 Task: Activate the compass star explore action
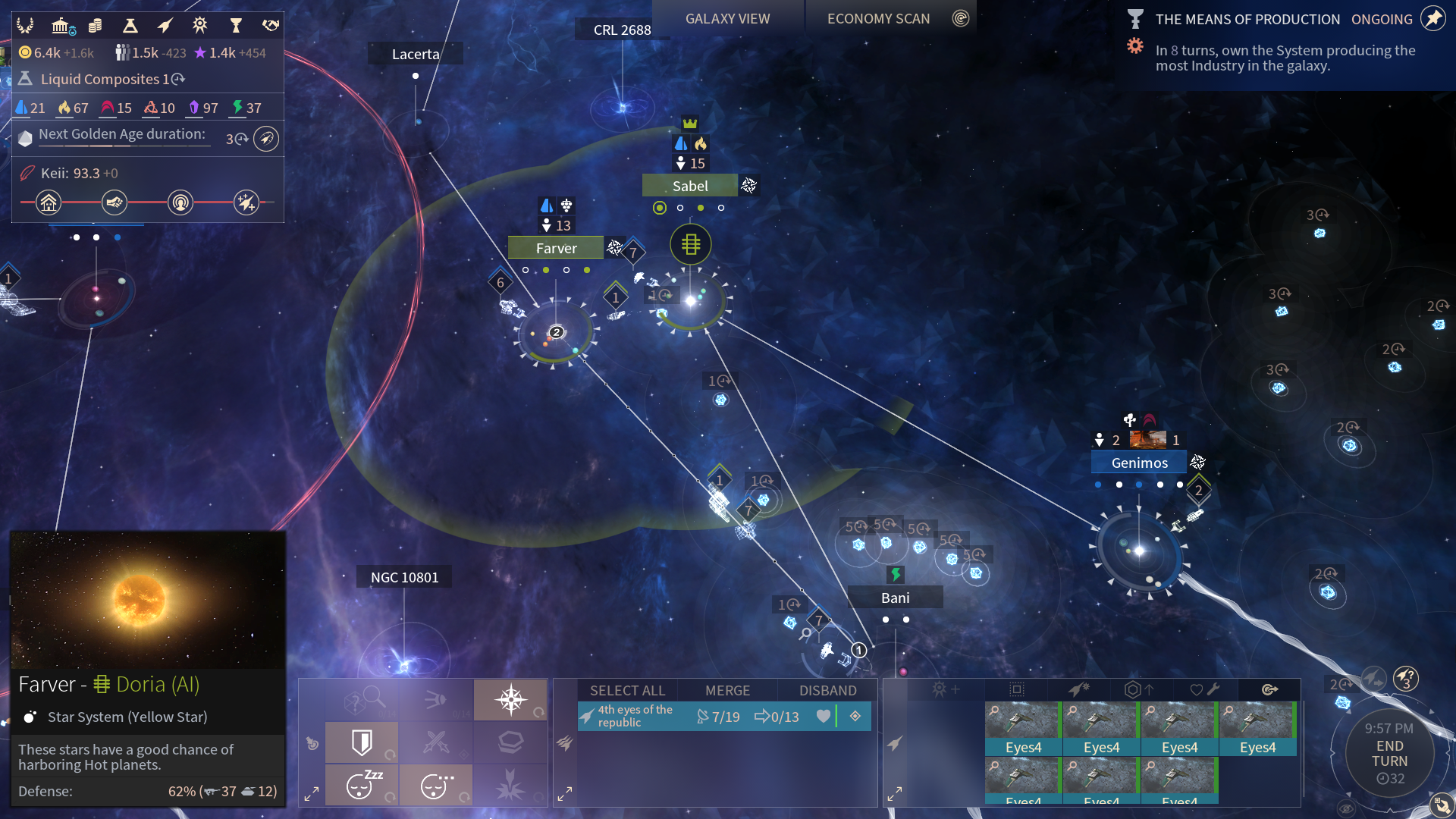(510, 699)
